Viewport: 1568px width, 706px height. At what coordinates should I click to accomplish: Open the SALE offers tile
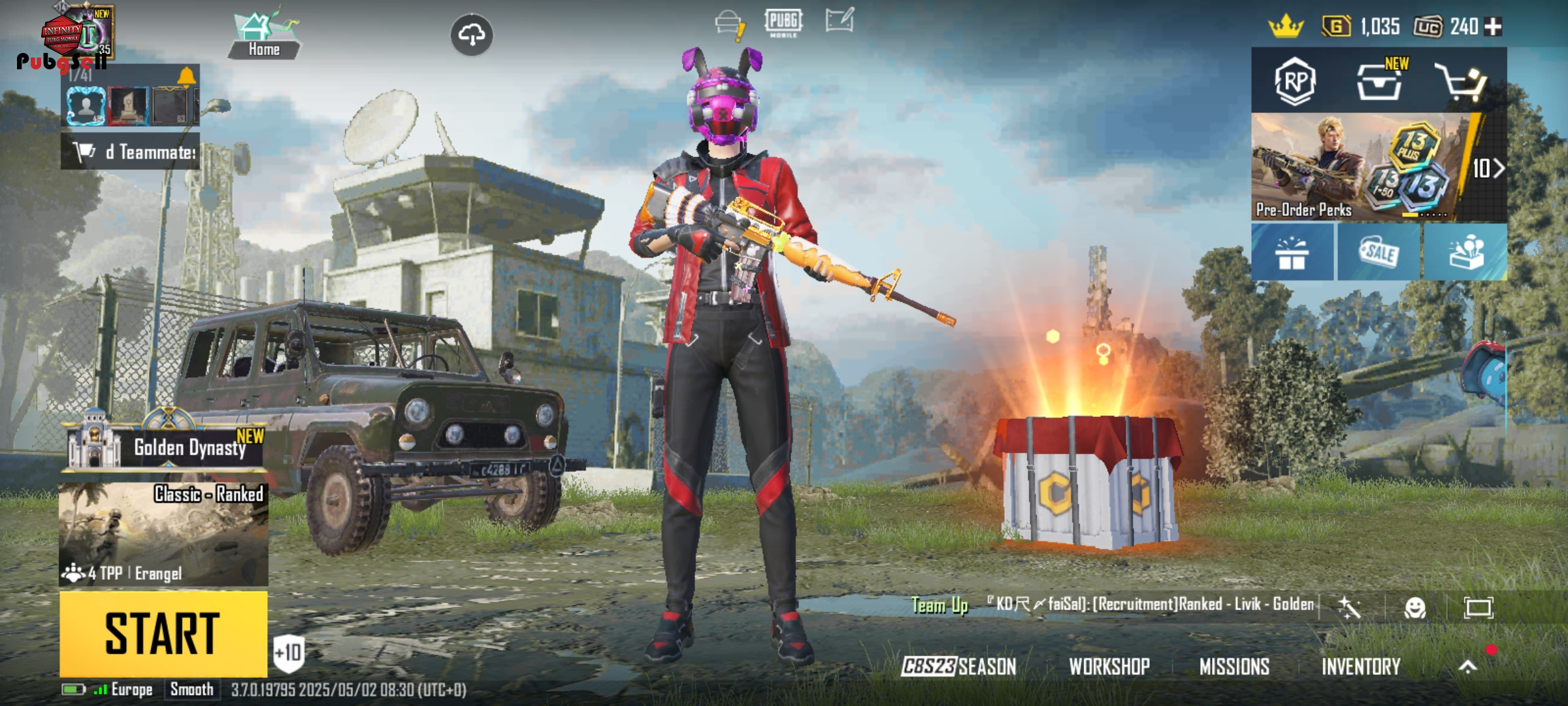(x=1379, y=253)
